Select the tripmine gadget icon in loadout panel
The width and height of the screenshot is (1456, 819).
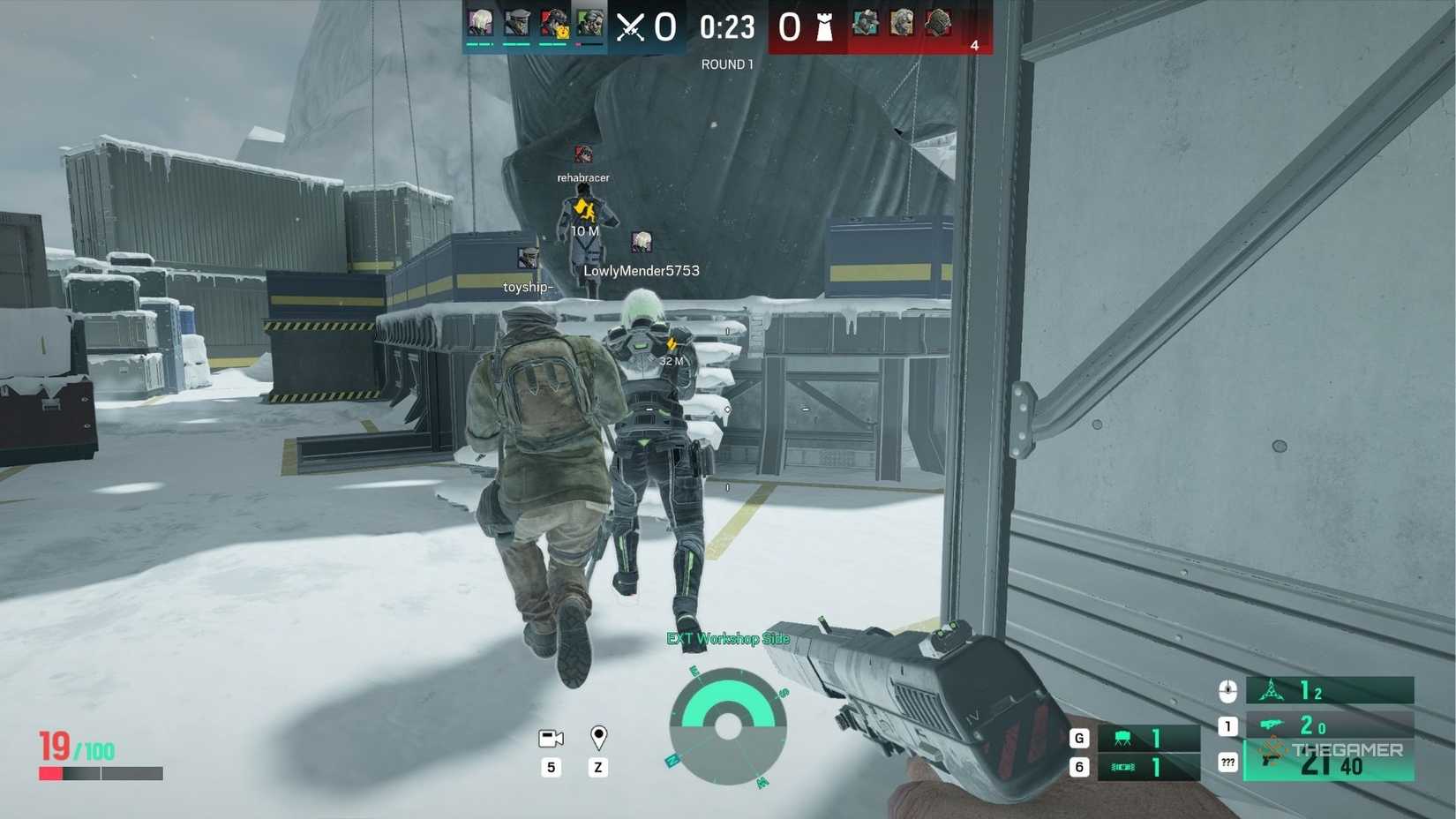1271,691
